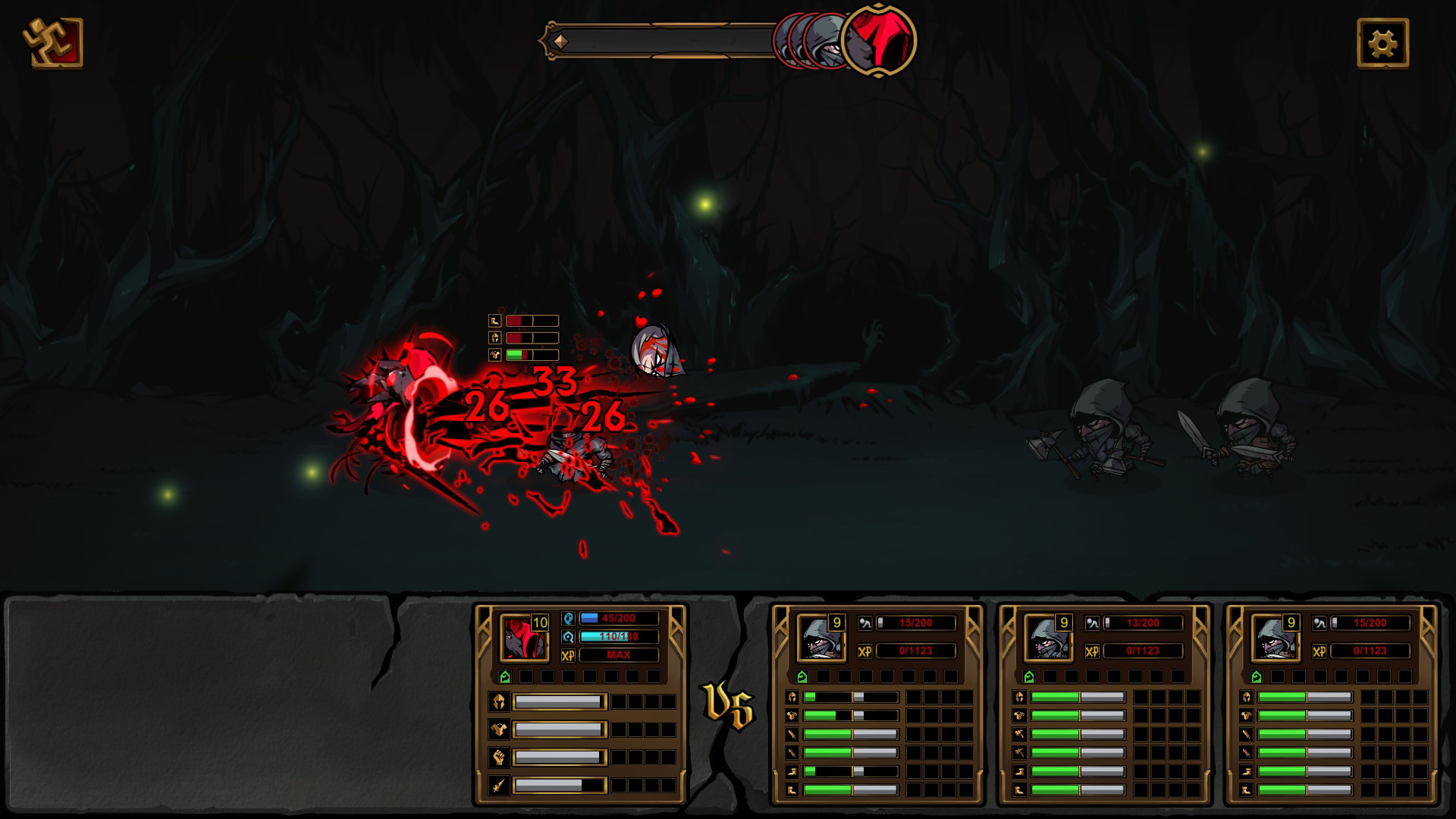The image size is (1456, 819).
Task: Click the XP emblem next to MAX
Action: pos(568,655)
